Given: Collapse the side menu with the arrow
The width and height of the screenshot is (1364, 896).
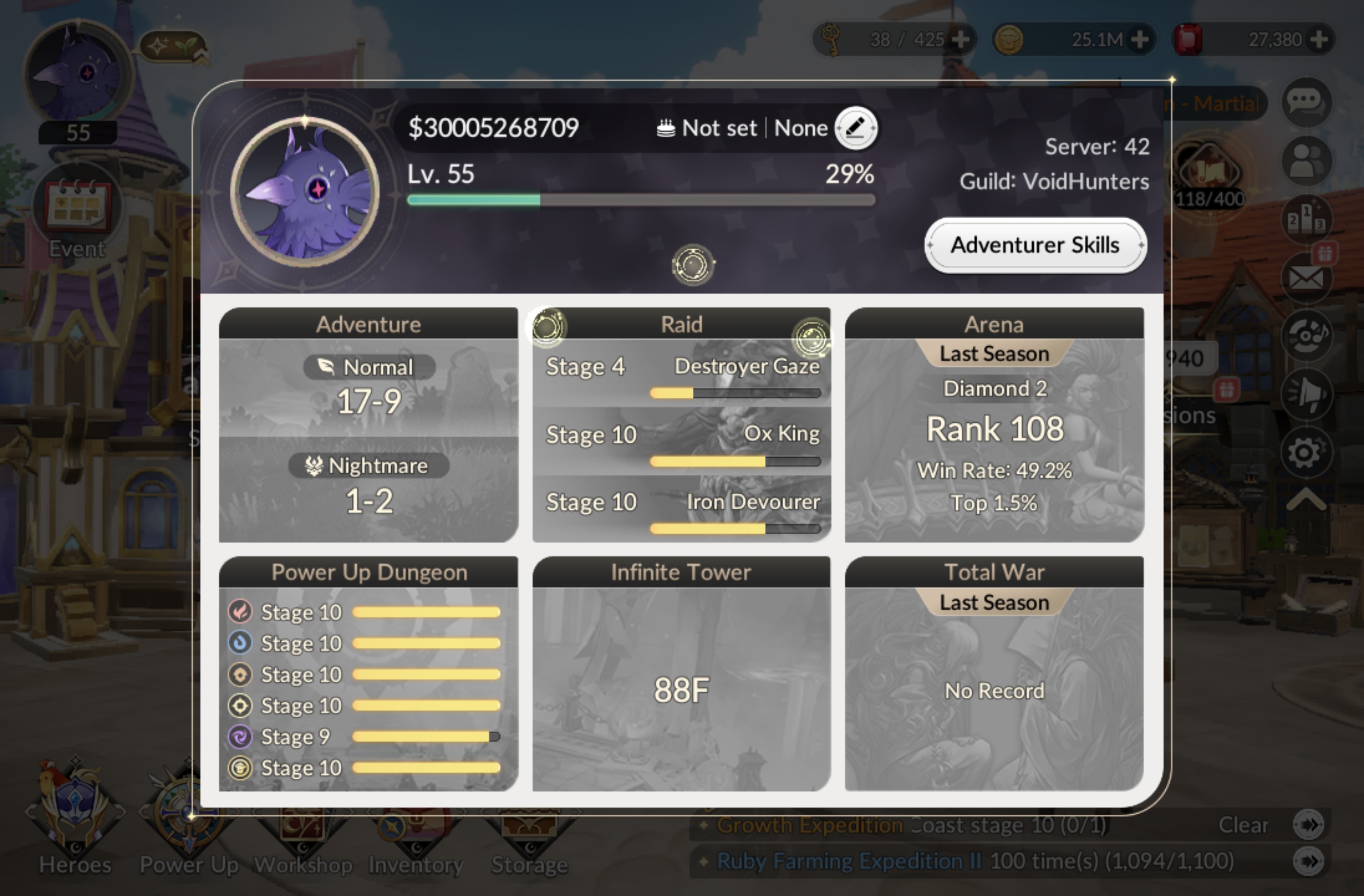Looking at the screenshot, I should pyautogui.click(x=1306, y=500).
